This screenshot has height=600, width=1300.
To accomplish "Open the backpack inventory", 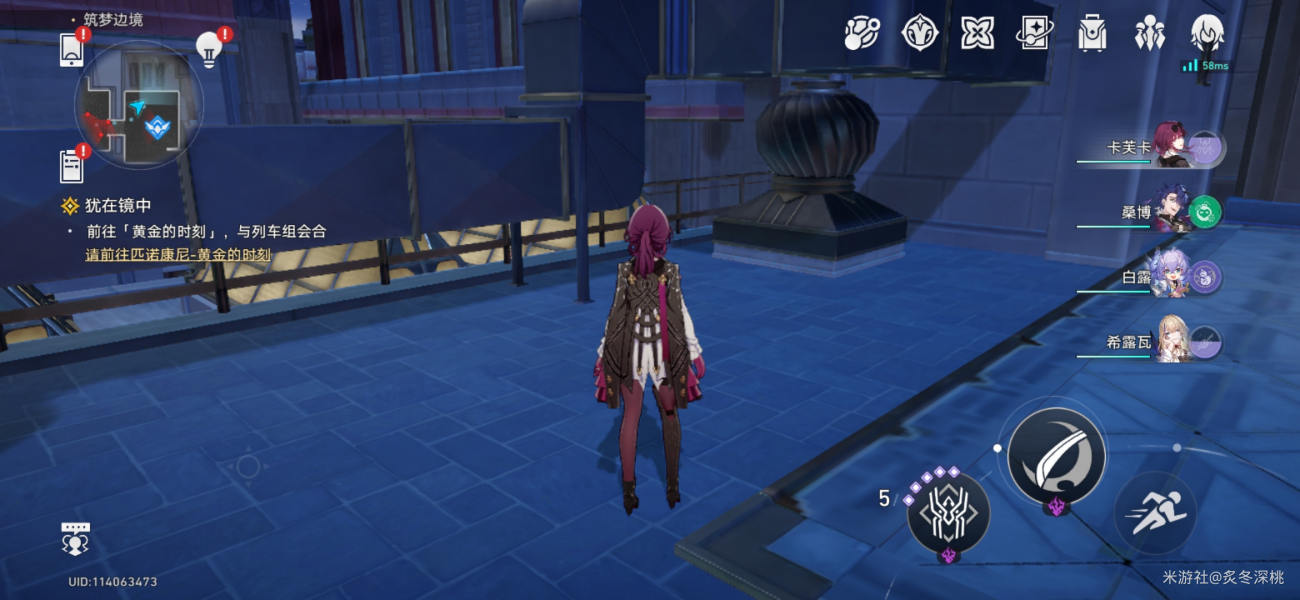I will coord(1092,34).
